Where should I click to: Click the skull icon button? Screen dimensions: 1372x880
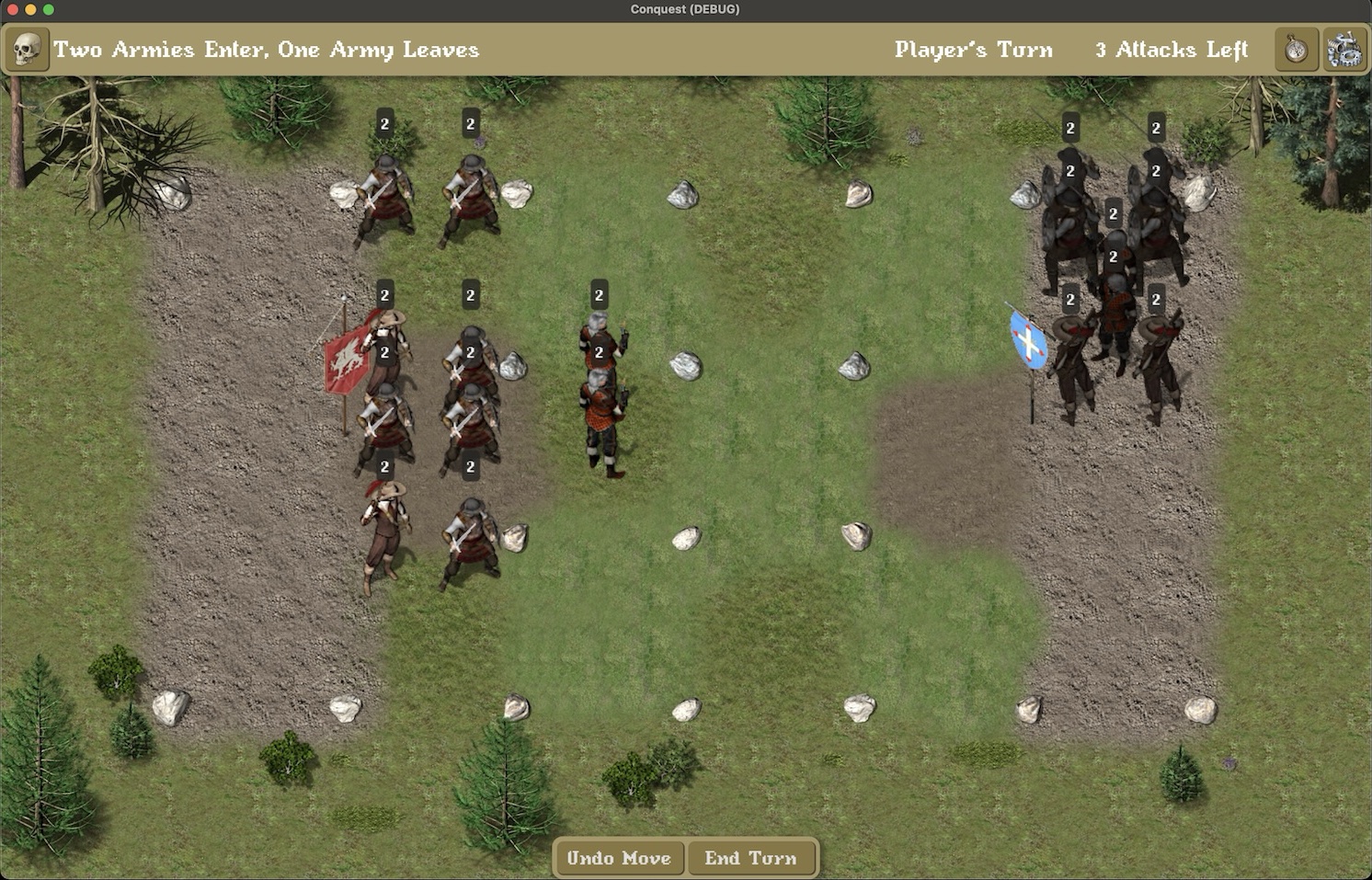coord(27,49)
